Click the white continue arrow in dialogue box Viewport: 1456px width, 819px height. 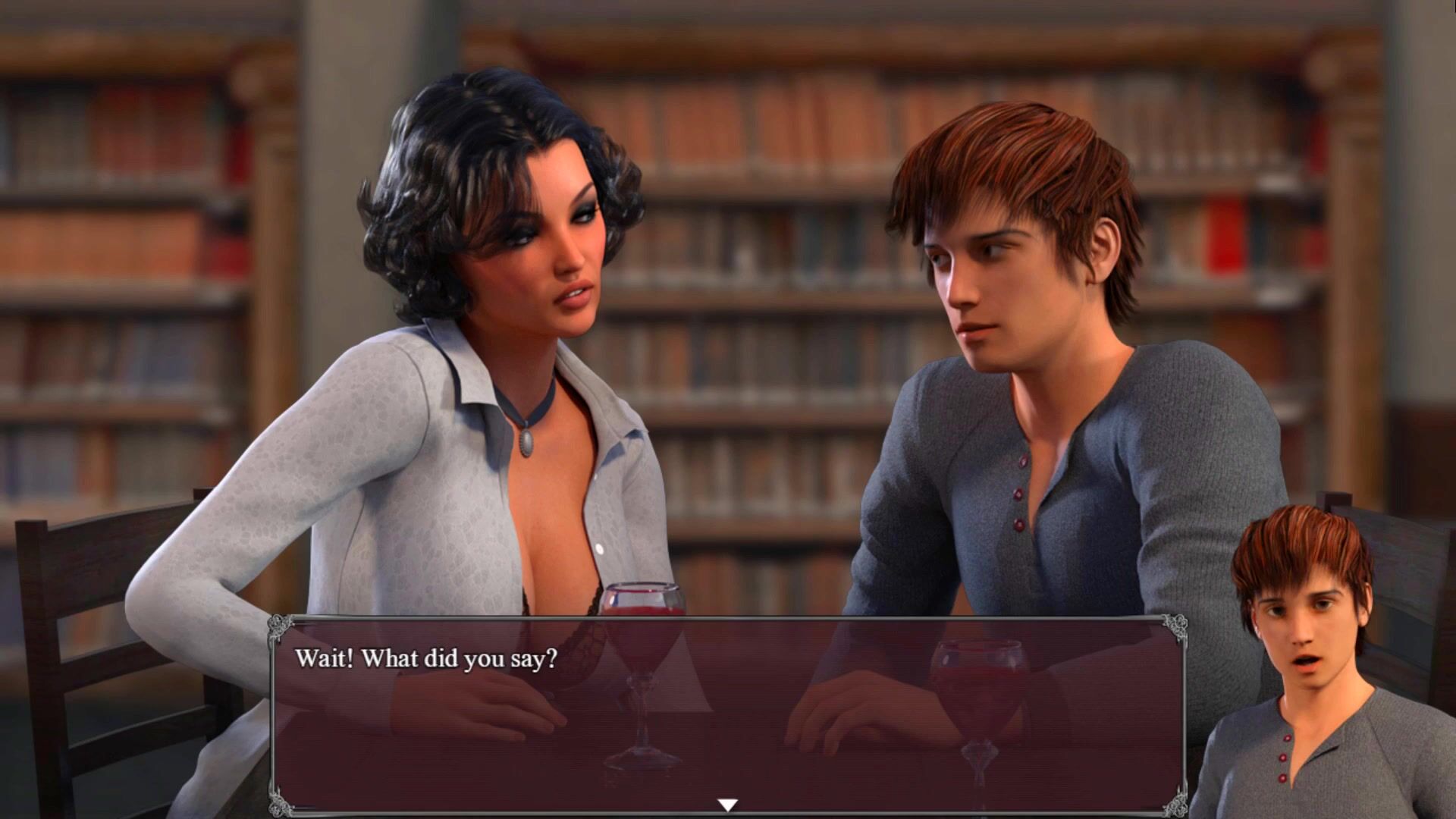click(x=727, y=805)
